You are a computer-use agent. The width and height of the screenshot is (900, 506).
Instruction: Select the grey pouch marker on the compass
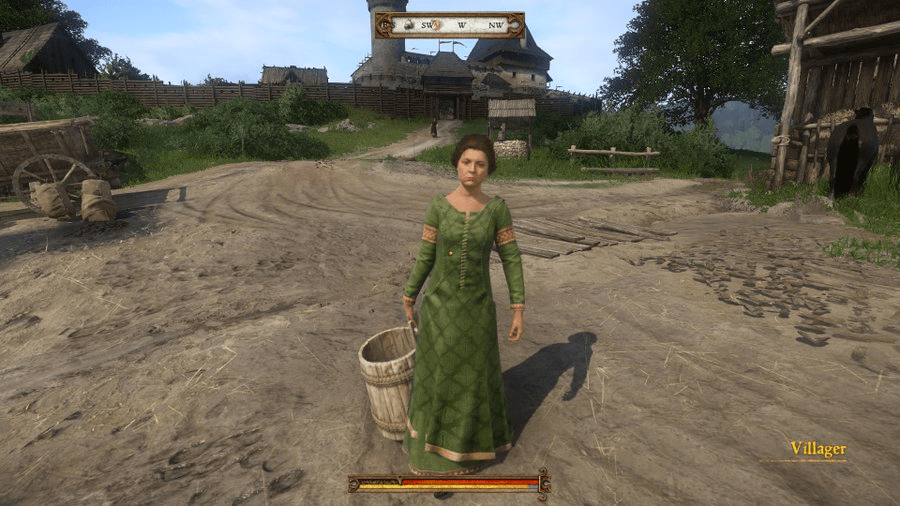coord(409,24)
